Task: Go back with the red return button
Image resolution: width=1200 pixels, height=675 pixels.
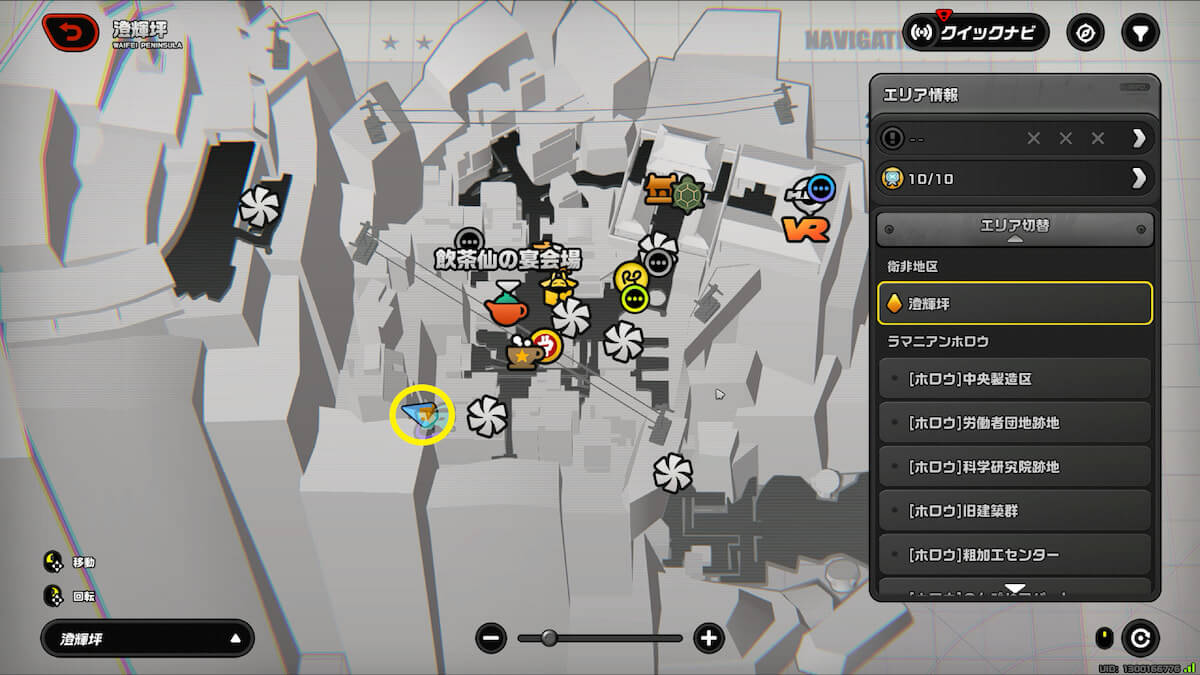Action: point(69,31)
